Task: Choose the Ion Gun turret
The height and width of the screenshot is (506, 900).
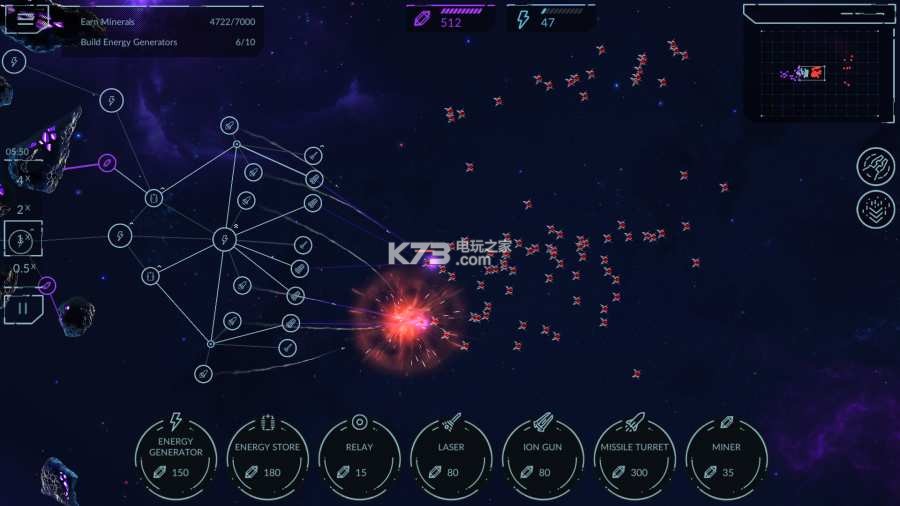Action: coord(543,456)
